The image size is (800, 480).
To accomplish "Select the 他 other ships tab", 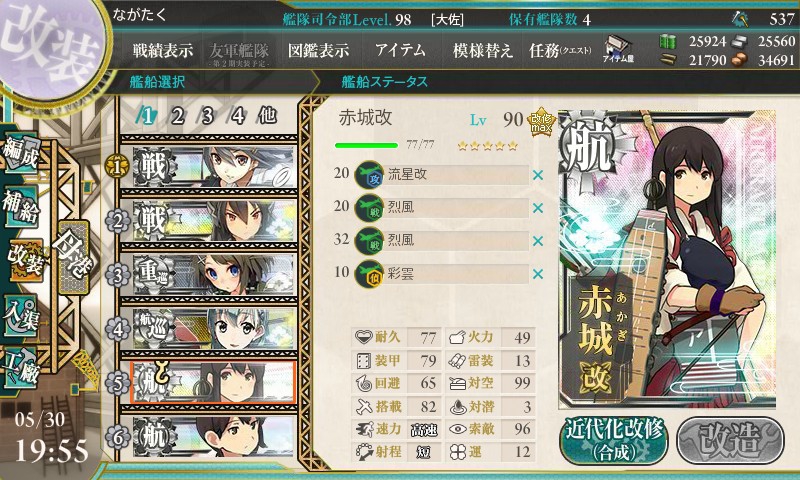I will click(267, 115).
